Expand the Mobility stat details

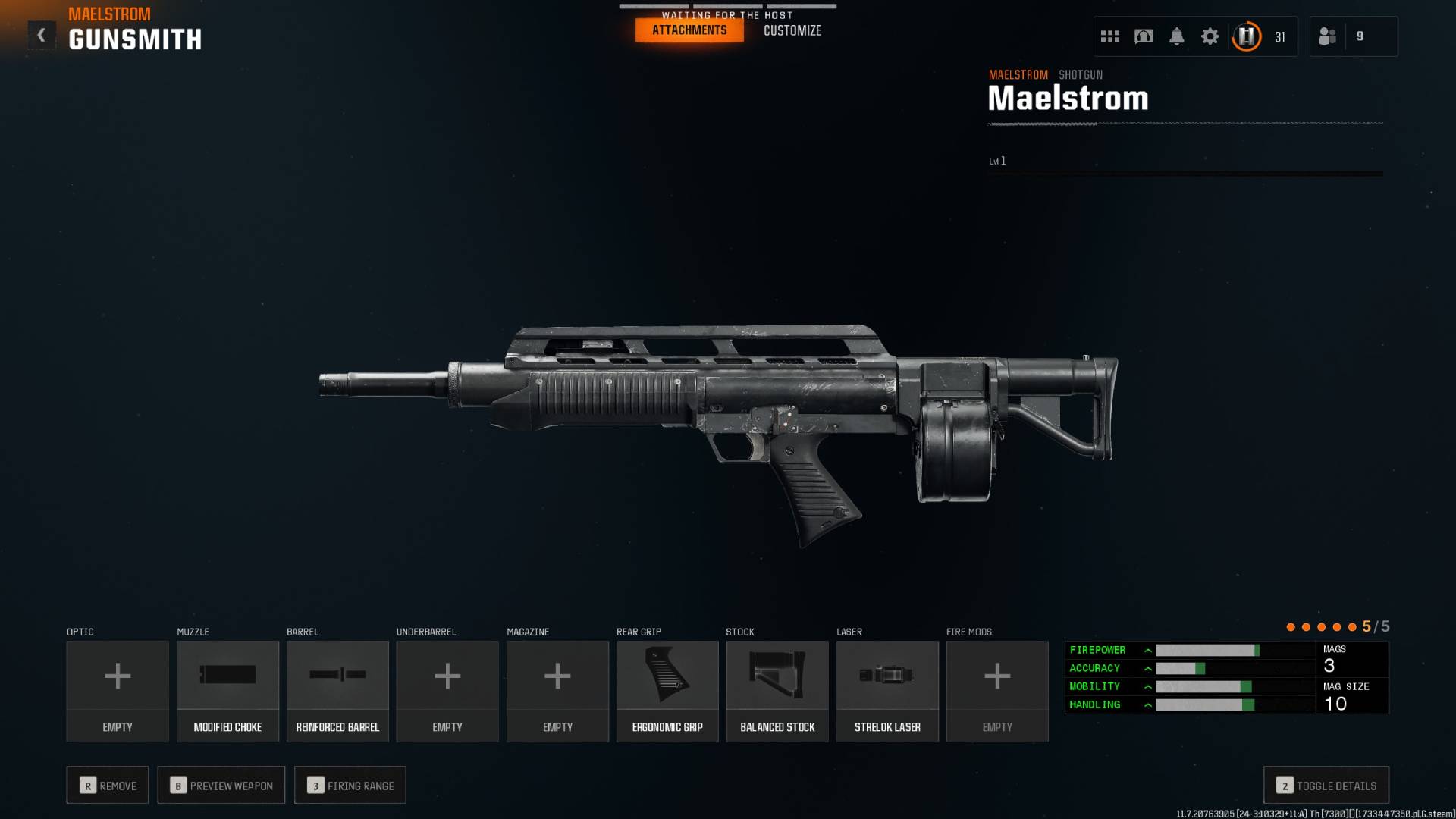pos(1149,686)
